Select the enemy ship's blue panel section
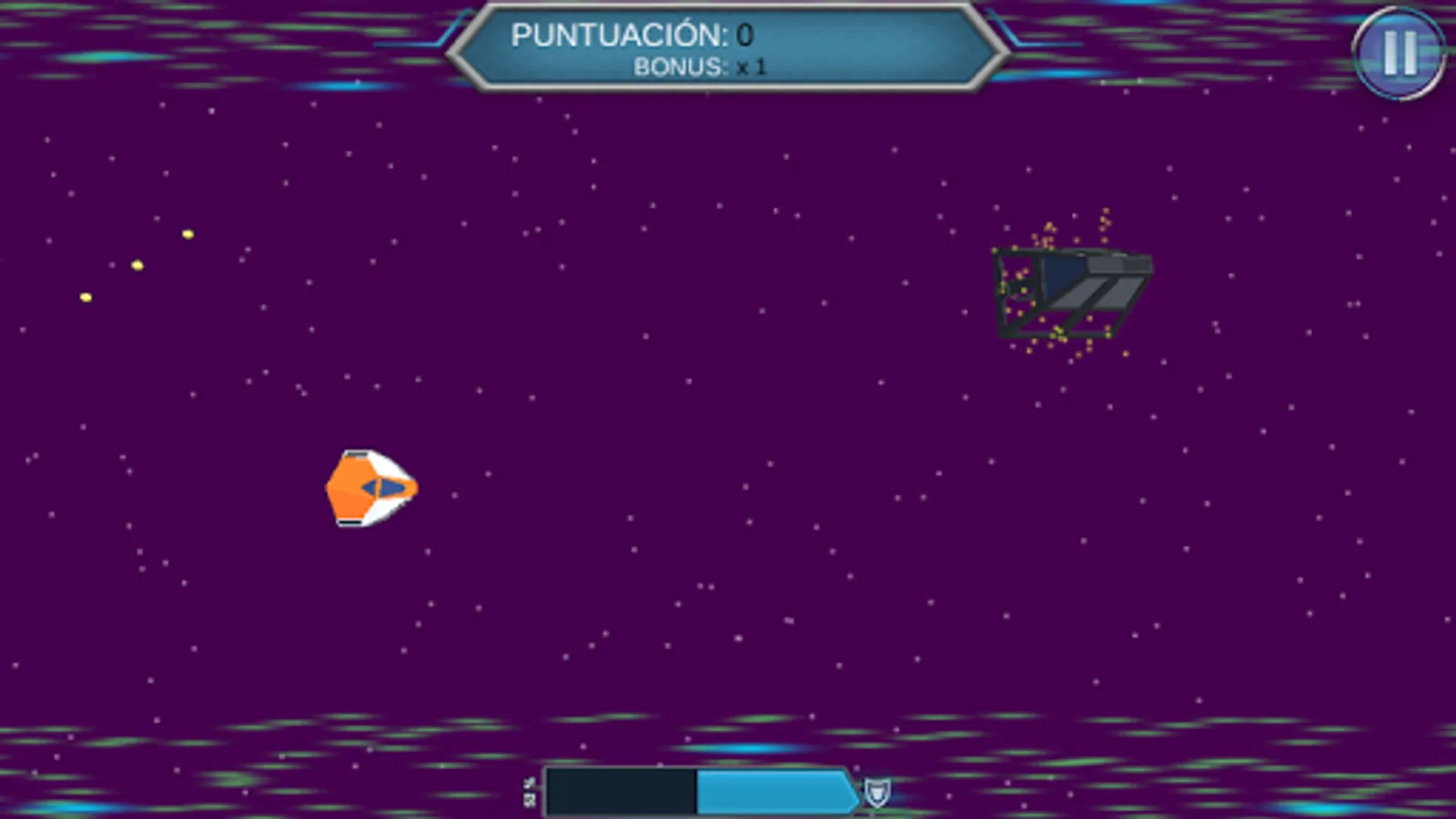Viewport: 1456px width, 819px height. click(x=1063, y=270)
